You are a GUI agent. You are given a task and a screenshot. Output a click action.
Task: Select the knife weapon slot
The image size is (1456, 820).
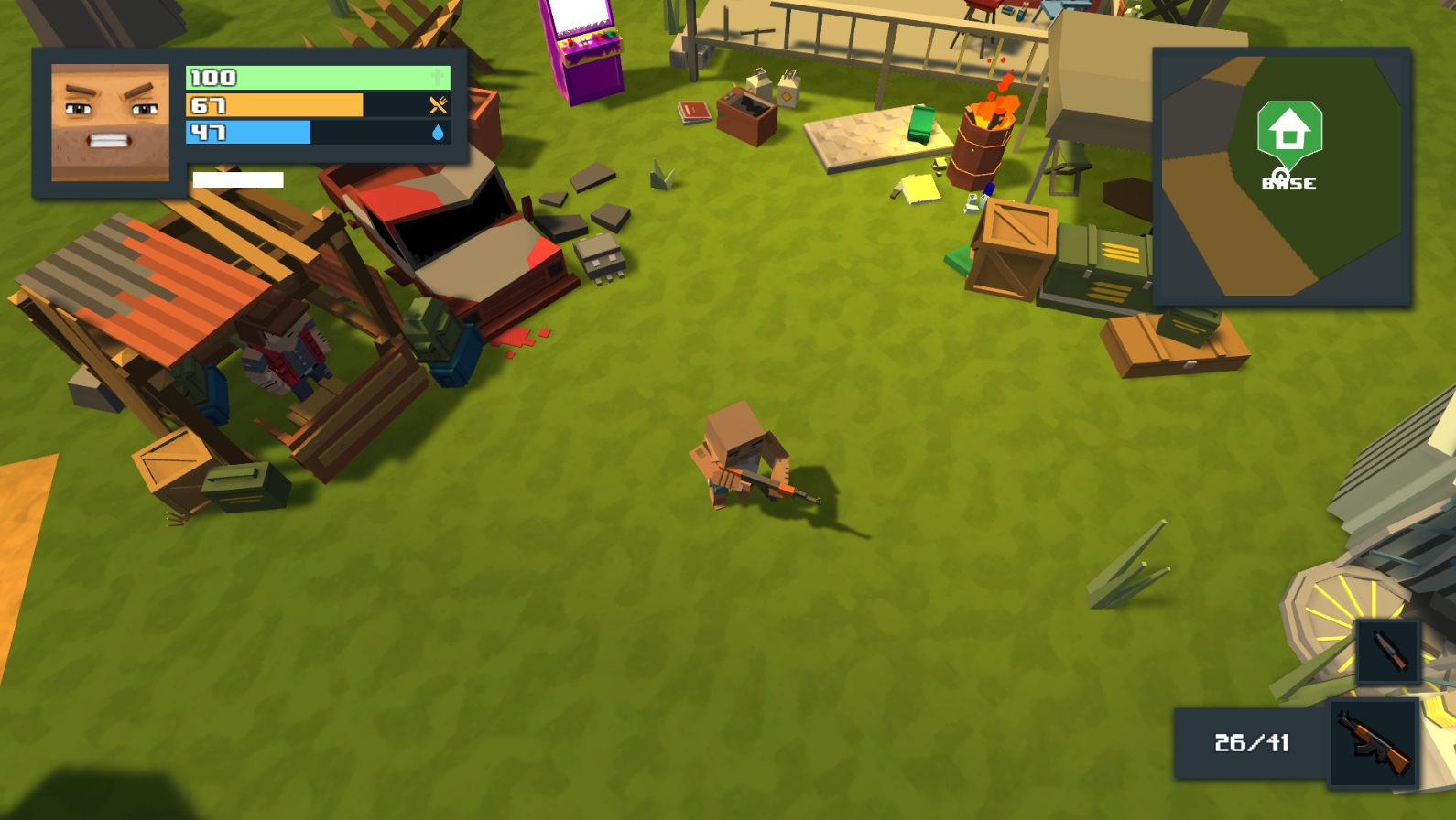pos(1388,652)
